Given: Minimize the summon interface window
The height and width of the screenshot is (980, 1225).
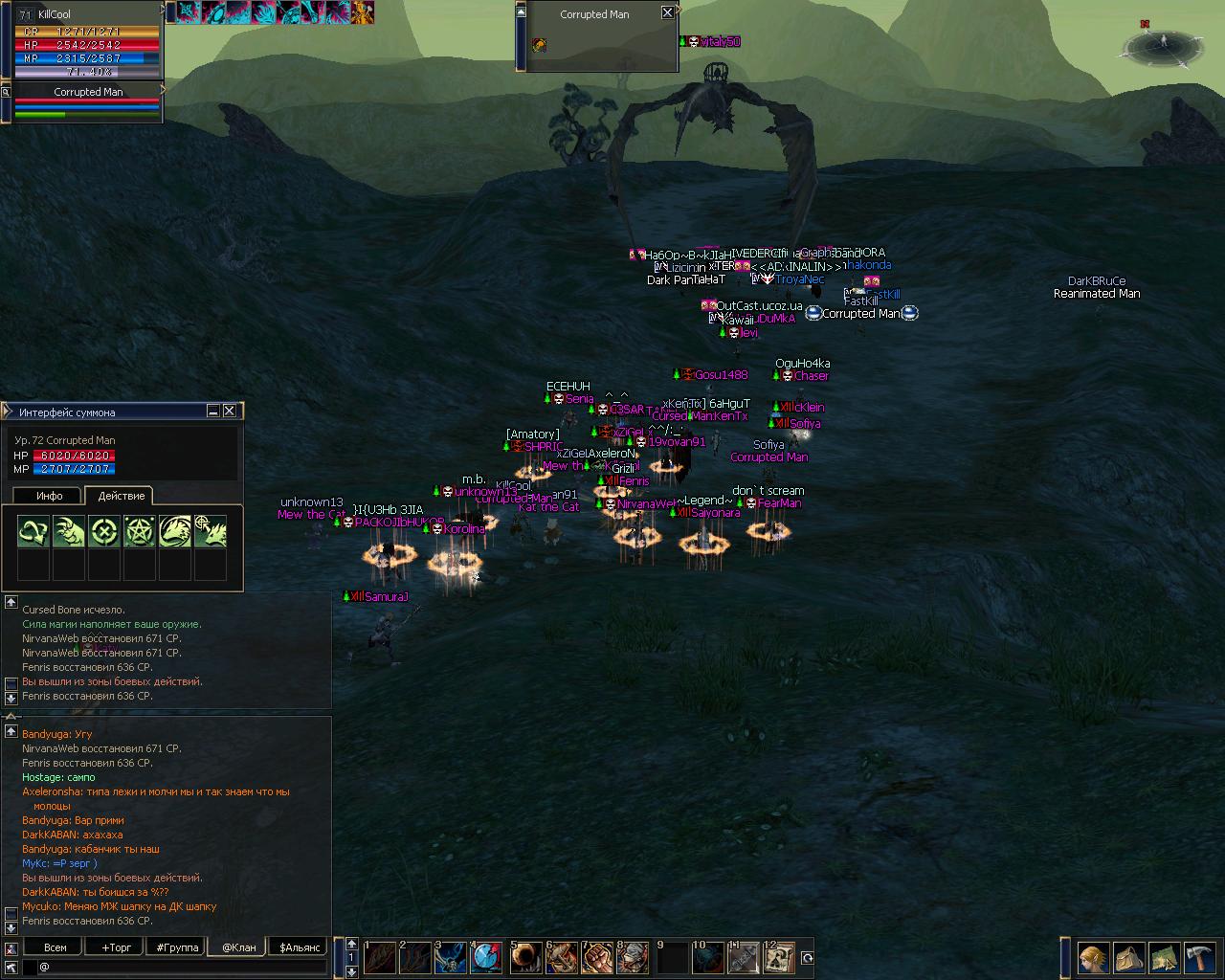Looking at the screenshot, I should (x=213, y=411).
